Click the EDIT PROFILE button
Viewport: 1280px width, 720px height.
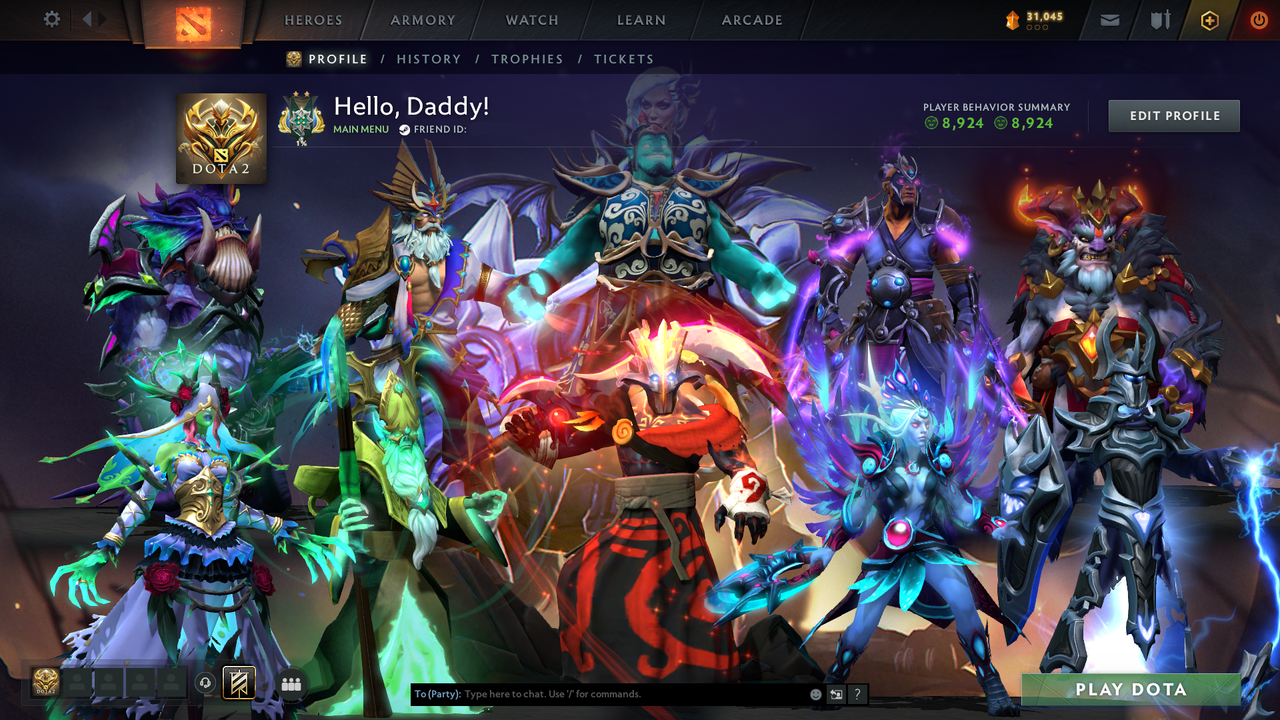(x=1173, y=115)
